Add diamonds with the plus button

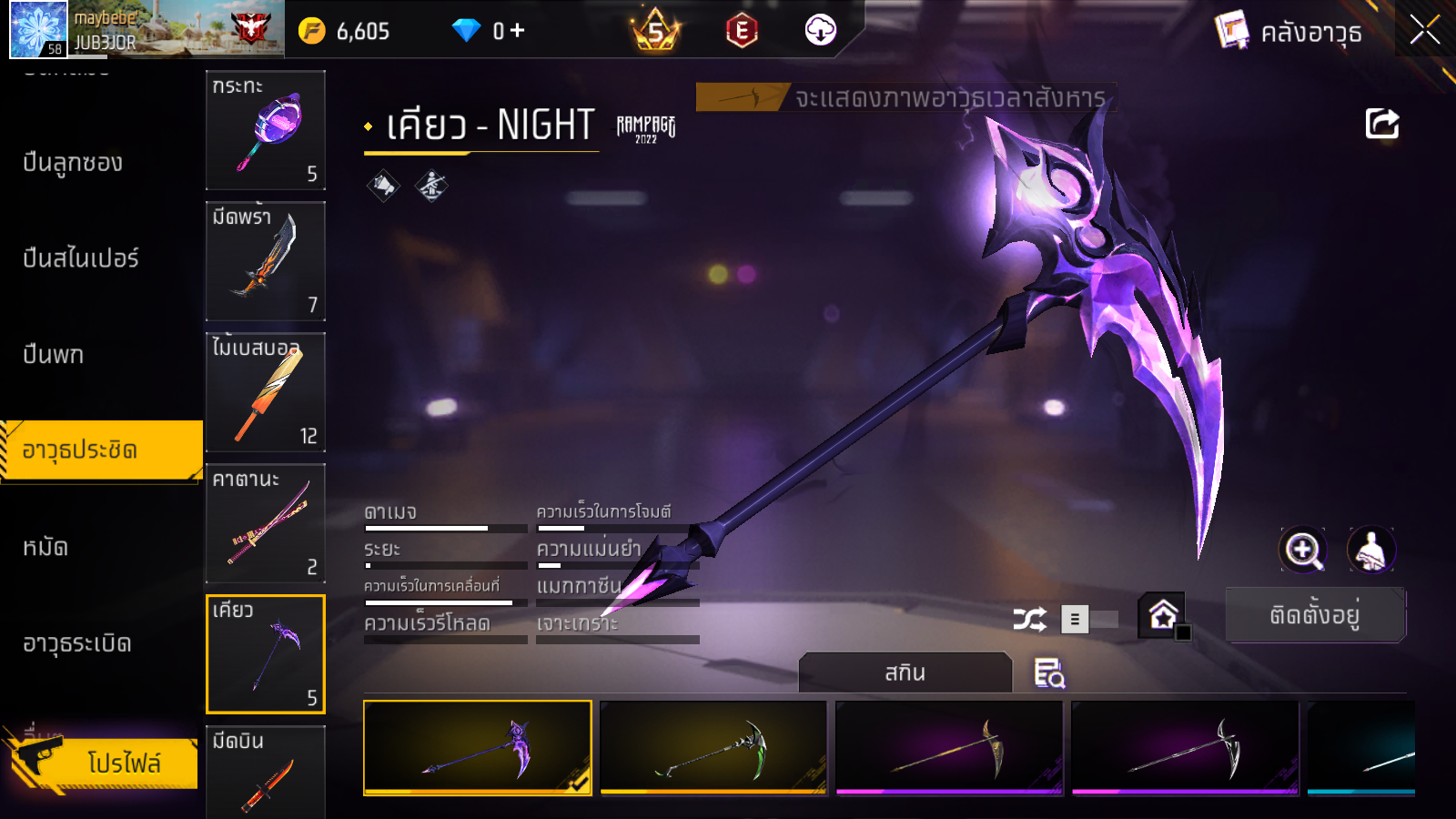click(x=518, y=31)
